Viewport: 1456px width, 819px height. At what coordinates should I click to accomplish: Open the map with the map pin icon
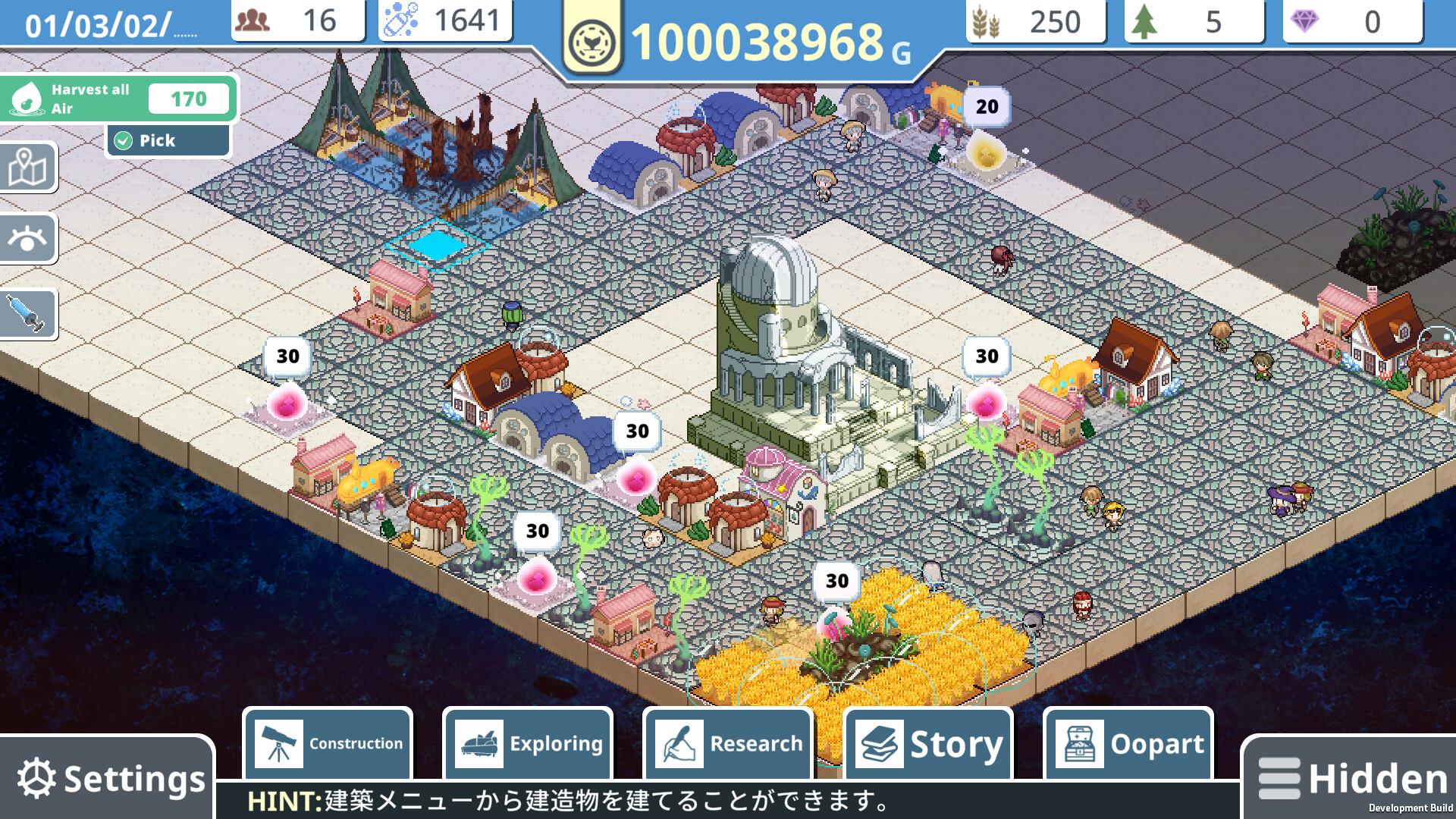click(28, 167)
